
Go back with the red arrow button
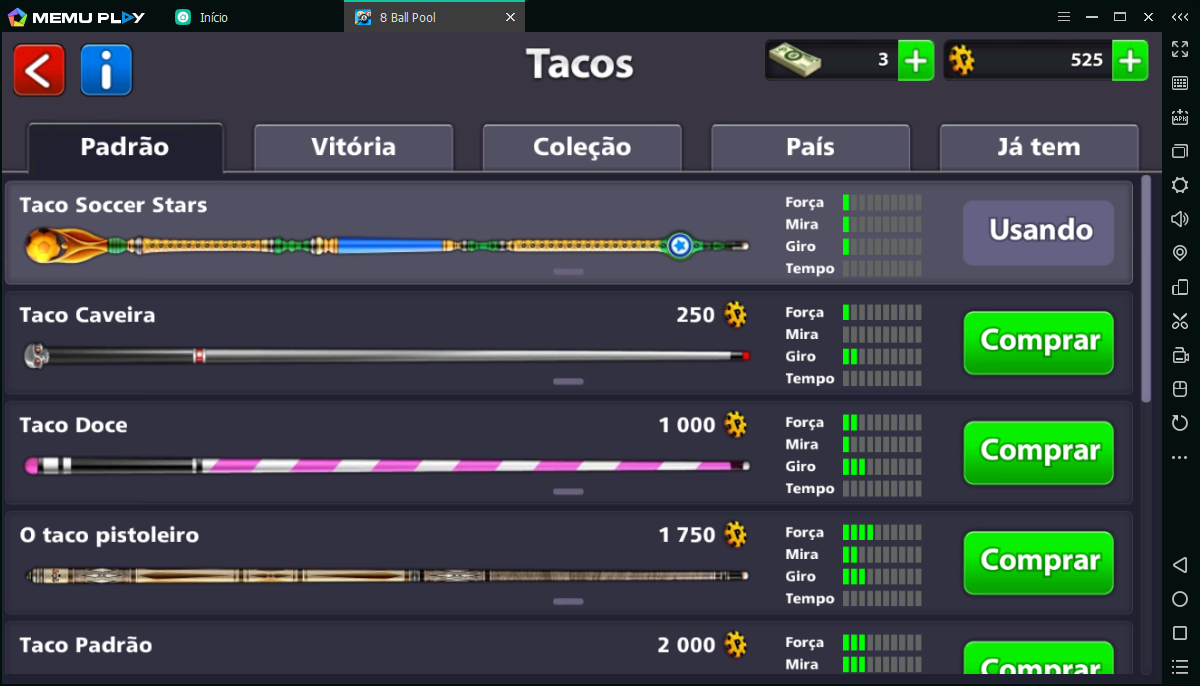pos(39,70)
